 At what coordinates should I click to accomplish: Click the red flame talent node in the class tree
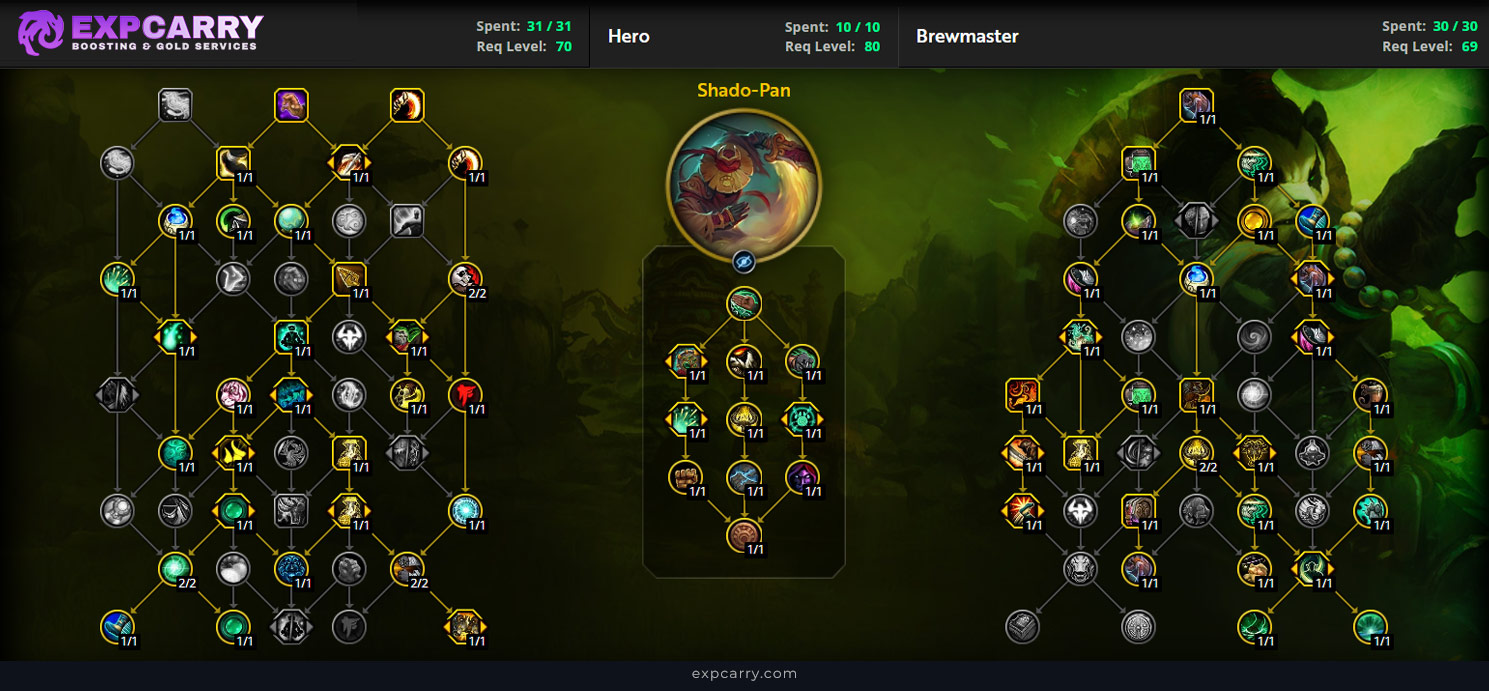(x=465, y=394)
